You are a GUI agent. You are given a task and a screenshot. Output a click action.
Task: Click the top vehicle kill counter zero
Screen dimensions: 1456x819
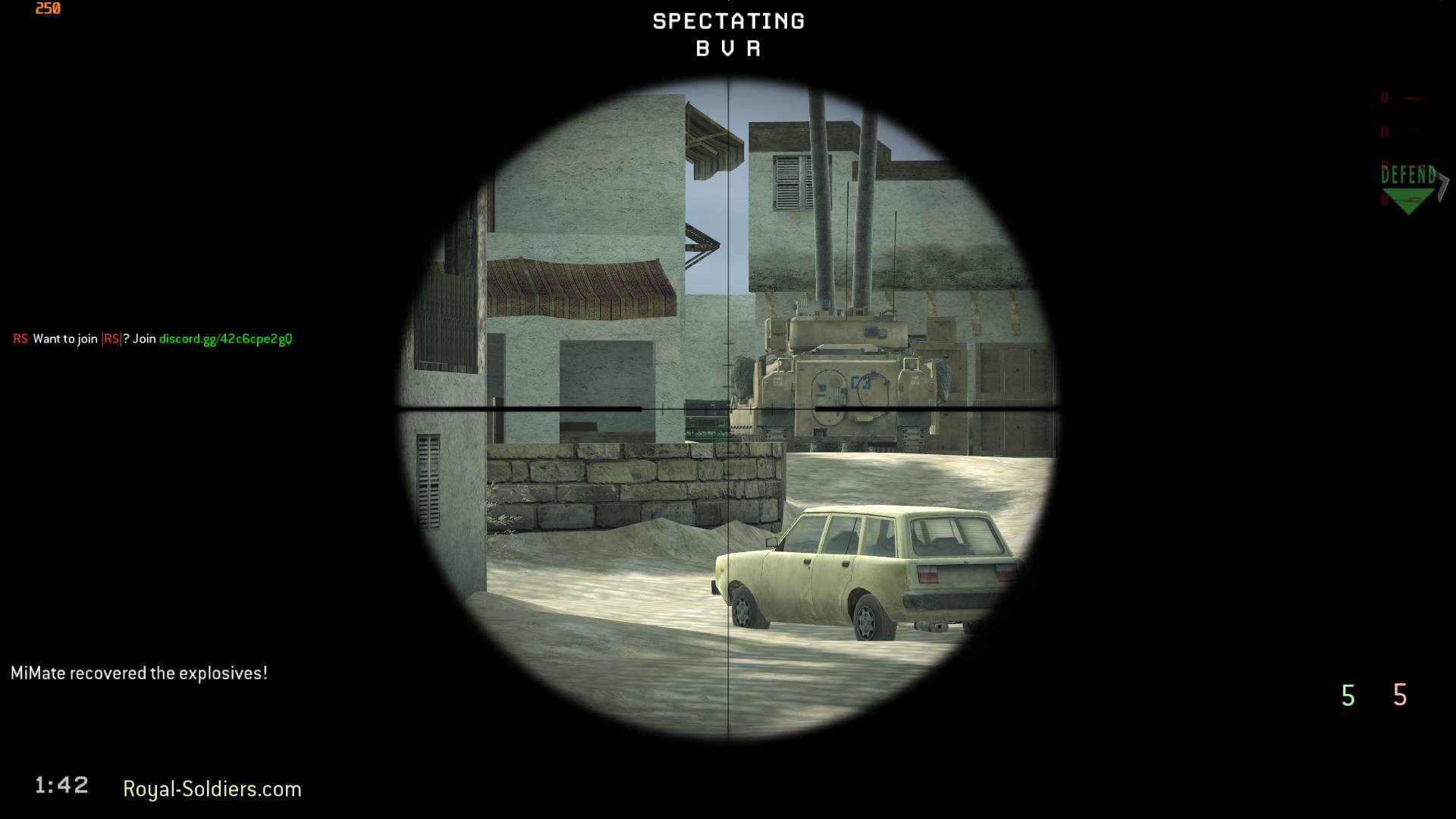1384,97
